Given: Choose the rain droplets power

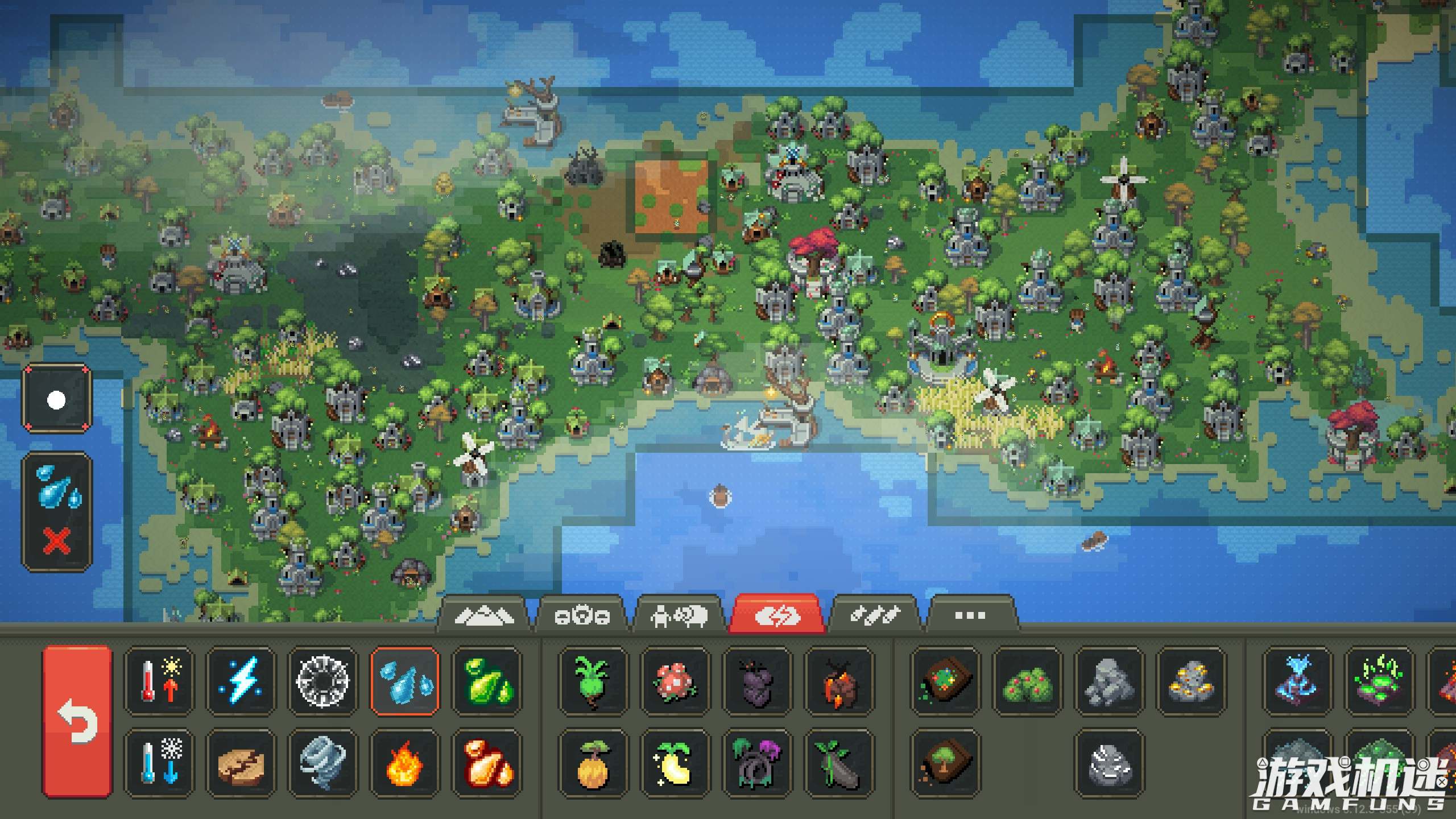Looking at the screenshot, I should [404, 680].
